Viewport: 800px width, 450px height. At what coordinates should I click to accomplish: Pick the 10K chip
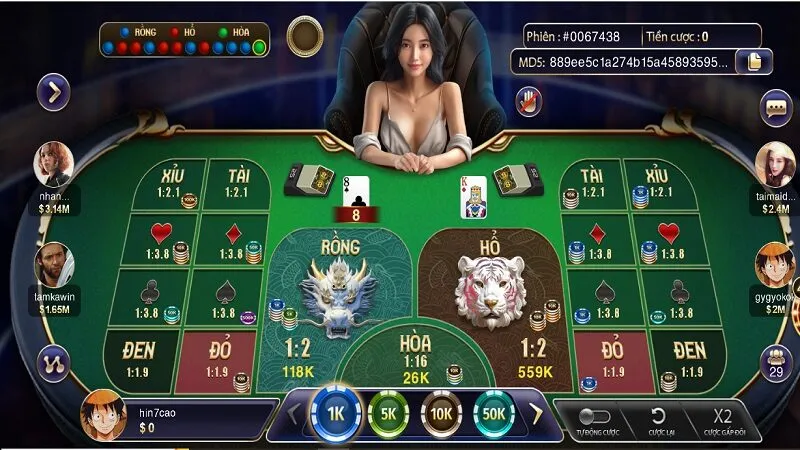tap(441, 412)
